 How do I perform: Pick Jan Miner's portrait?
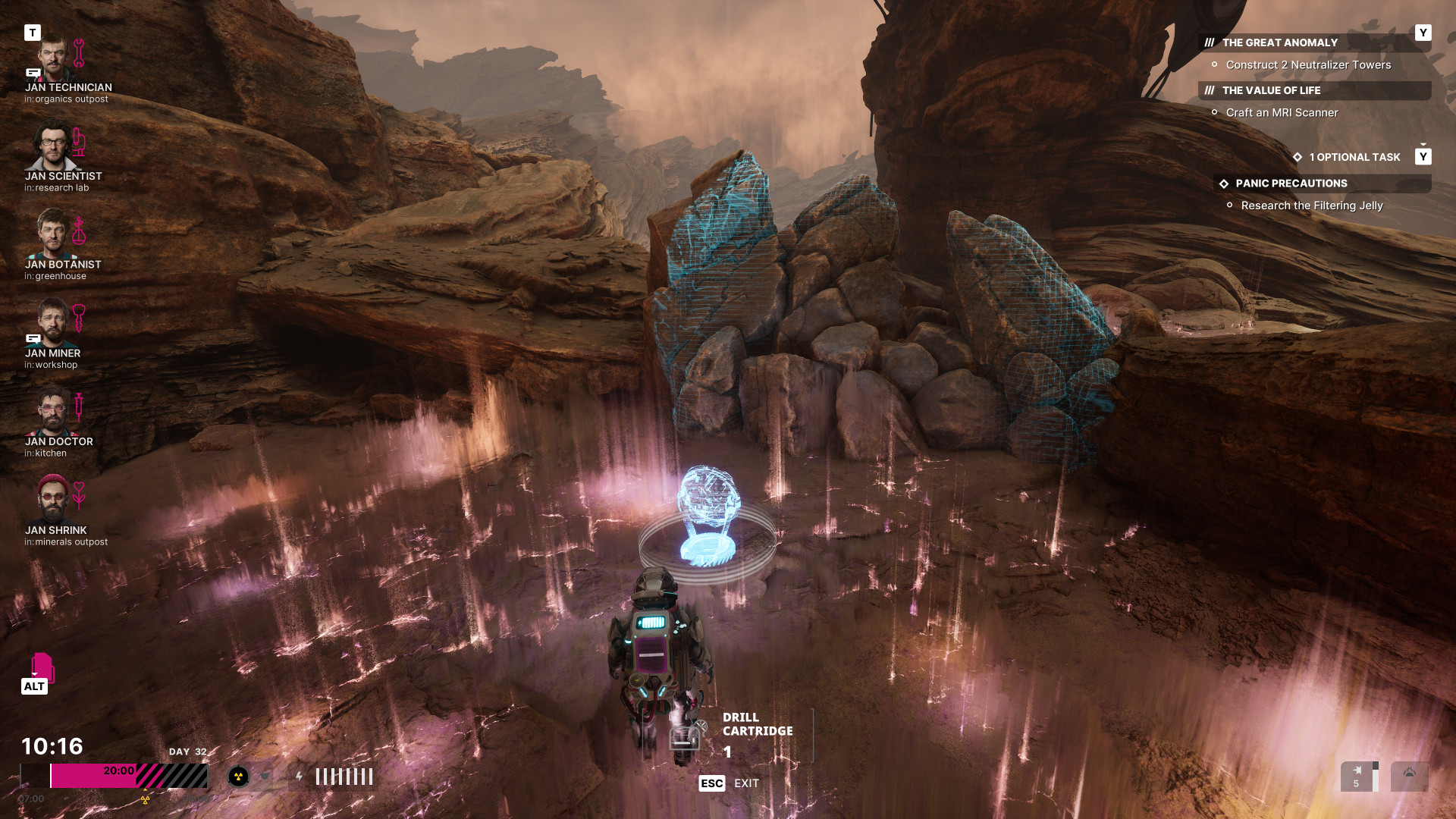[52, 323]
